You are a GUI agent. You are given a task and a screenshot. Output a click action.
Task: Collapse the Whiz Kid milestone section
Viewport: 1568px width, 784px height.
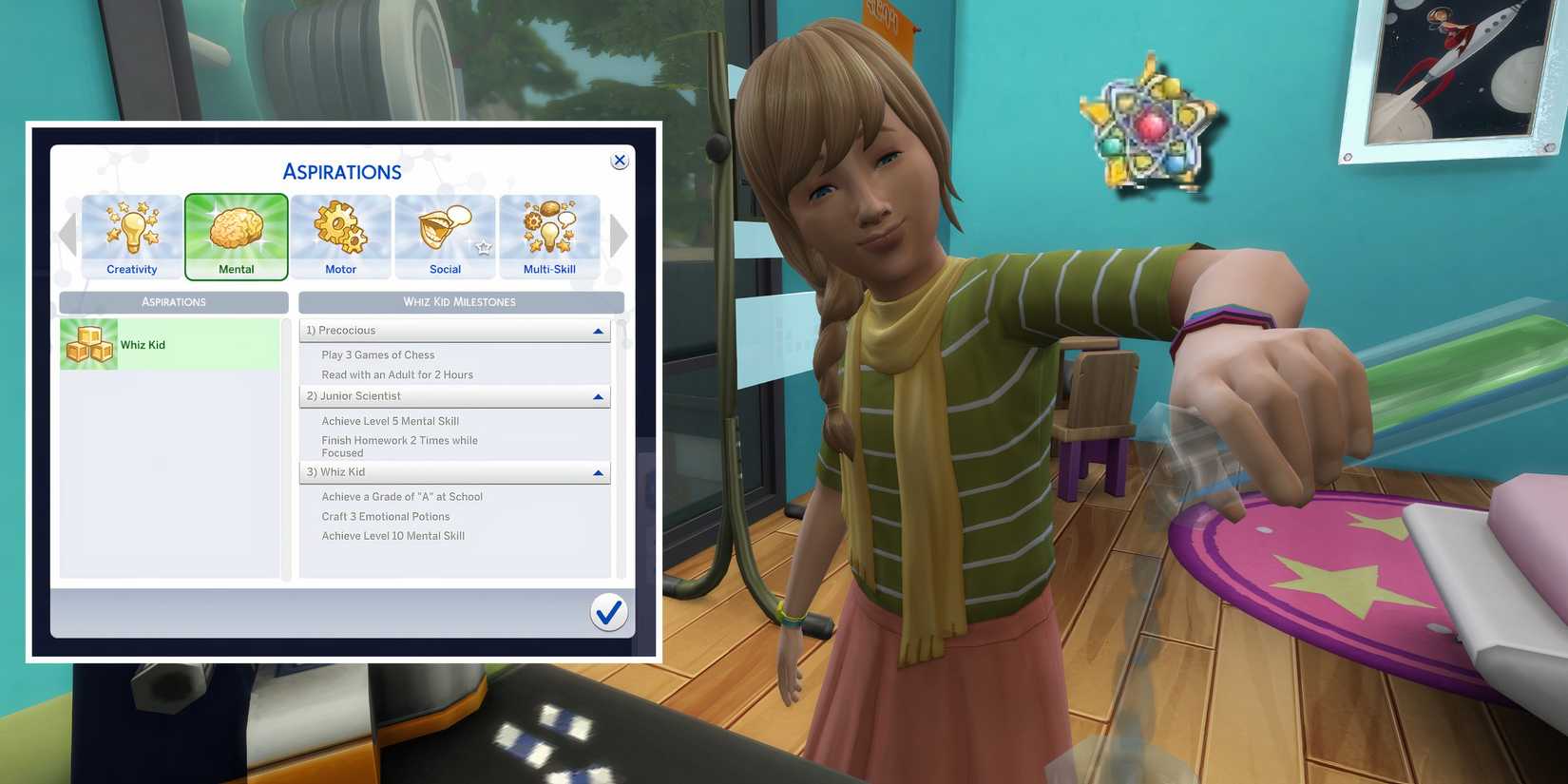coord(599,472)
